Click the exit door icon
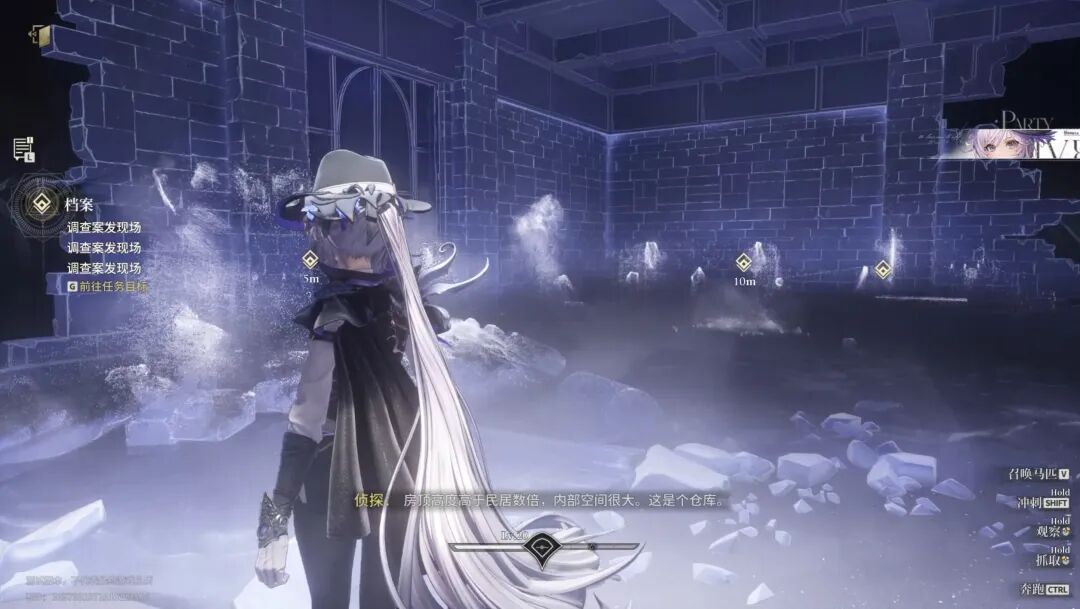1080x609 pixels. click(37, 35)
